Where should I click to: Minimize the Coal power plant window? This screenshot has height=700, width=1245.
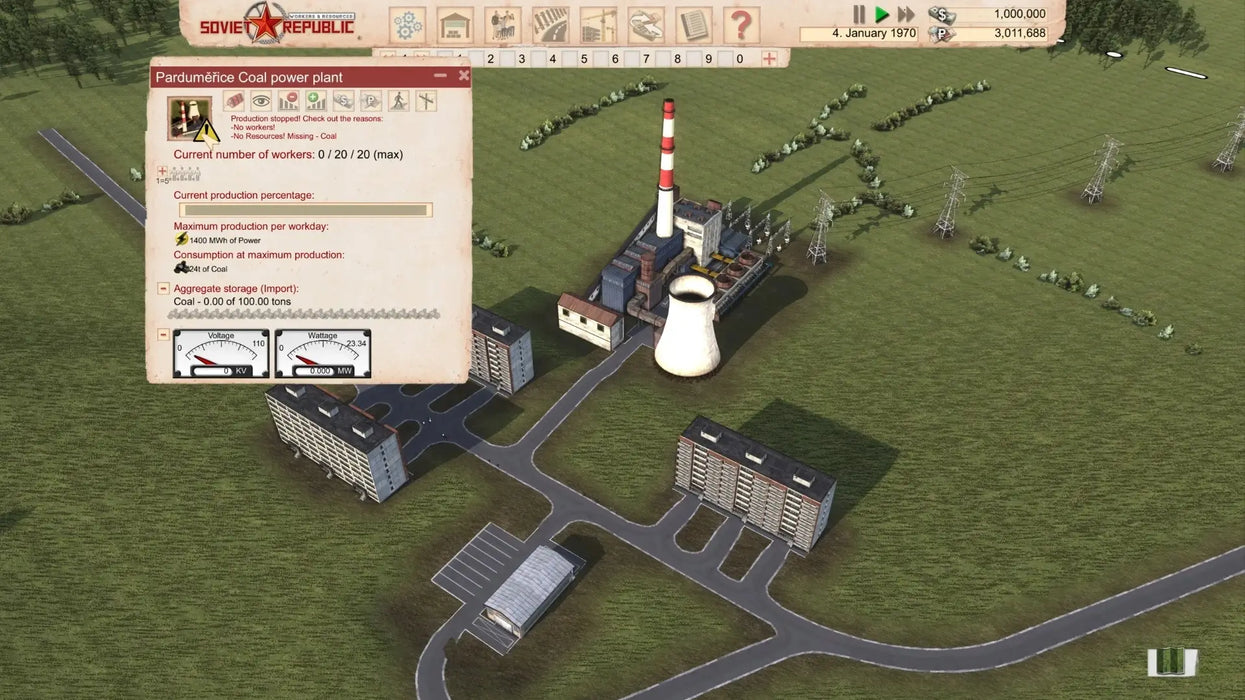point(440,76)
